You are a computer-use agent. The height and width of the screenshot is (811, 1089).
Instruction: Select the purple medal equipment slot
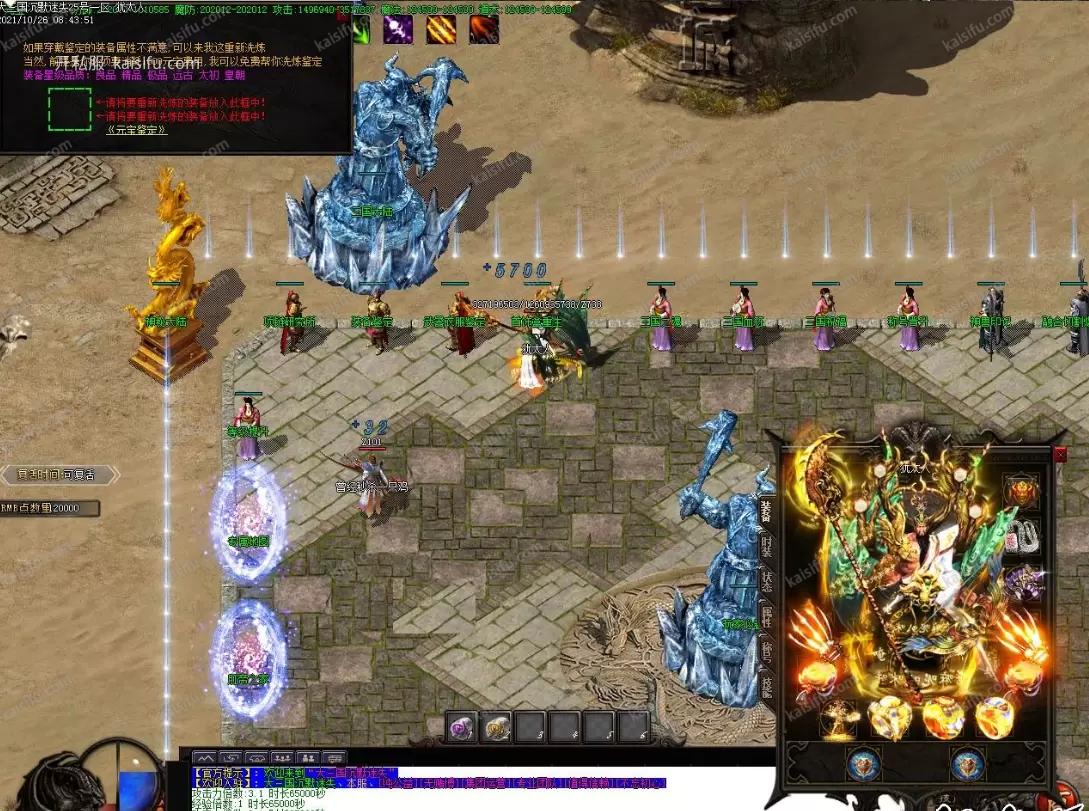[x=1023, y=582]
